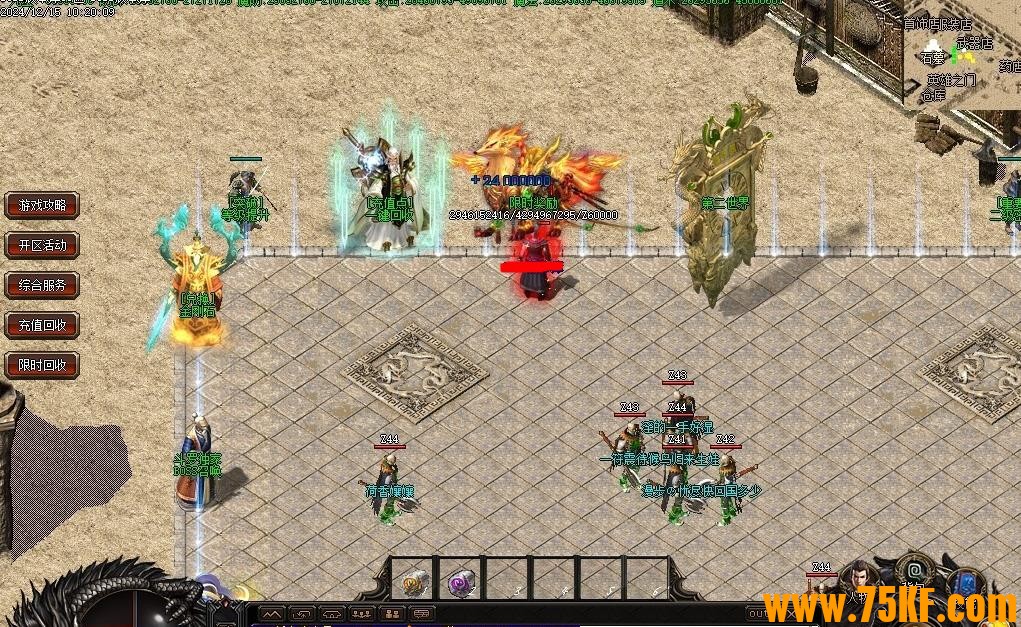This screenshot has height=627, width=1021.
Task: Click the zigzag line toolbar button
Action: click(271, 613)
